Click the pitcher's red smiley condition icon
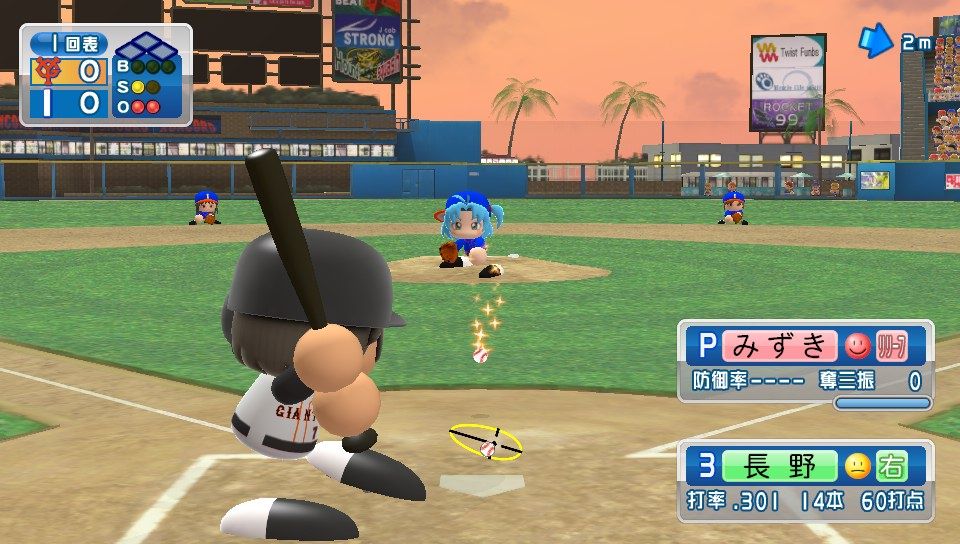 point(857,346)
